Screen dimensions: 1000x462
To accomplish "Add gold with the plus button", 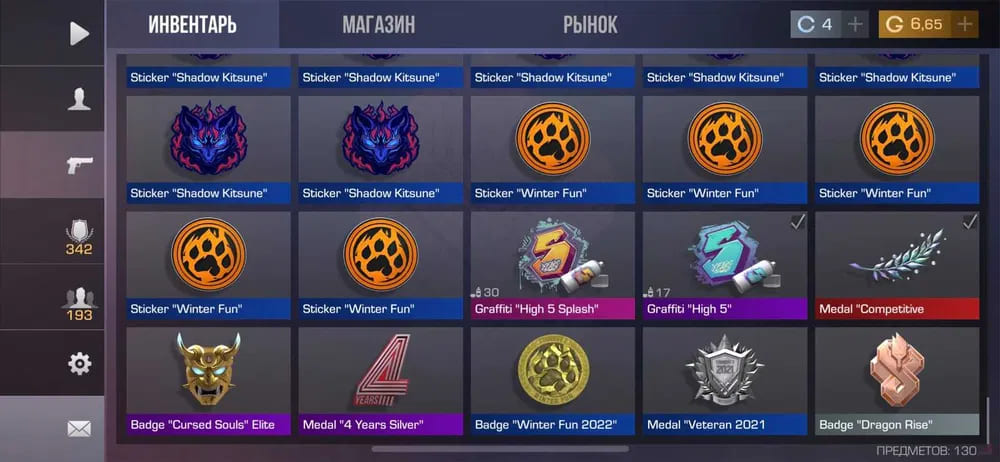I will coord(965,24).
